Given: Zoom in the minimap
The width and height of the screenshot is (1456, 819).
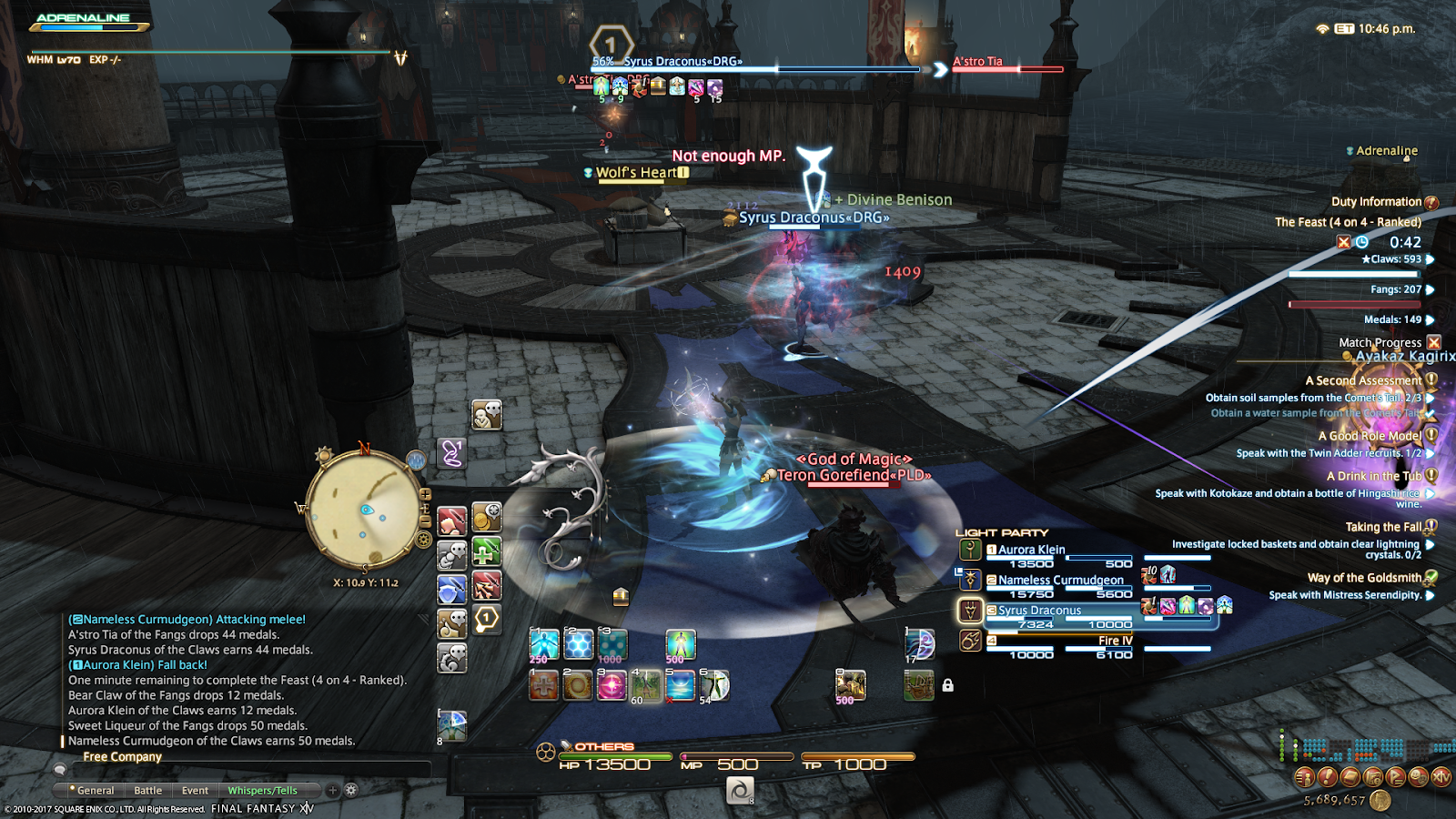Looking at the screenshot, I should pyautogui.click(x=425, y=495).
